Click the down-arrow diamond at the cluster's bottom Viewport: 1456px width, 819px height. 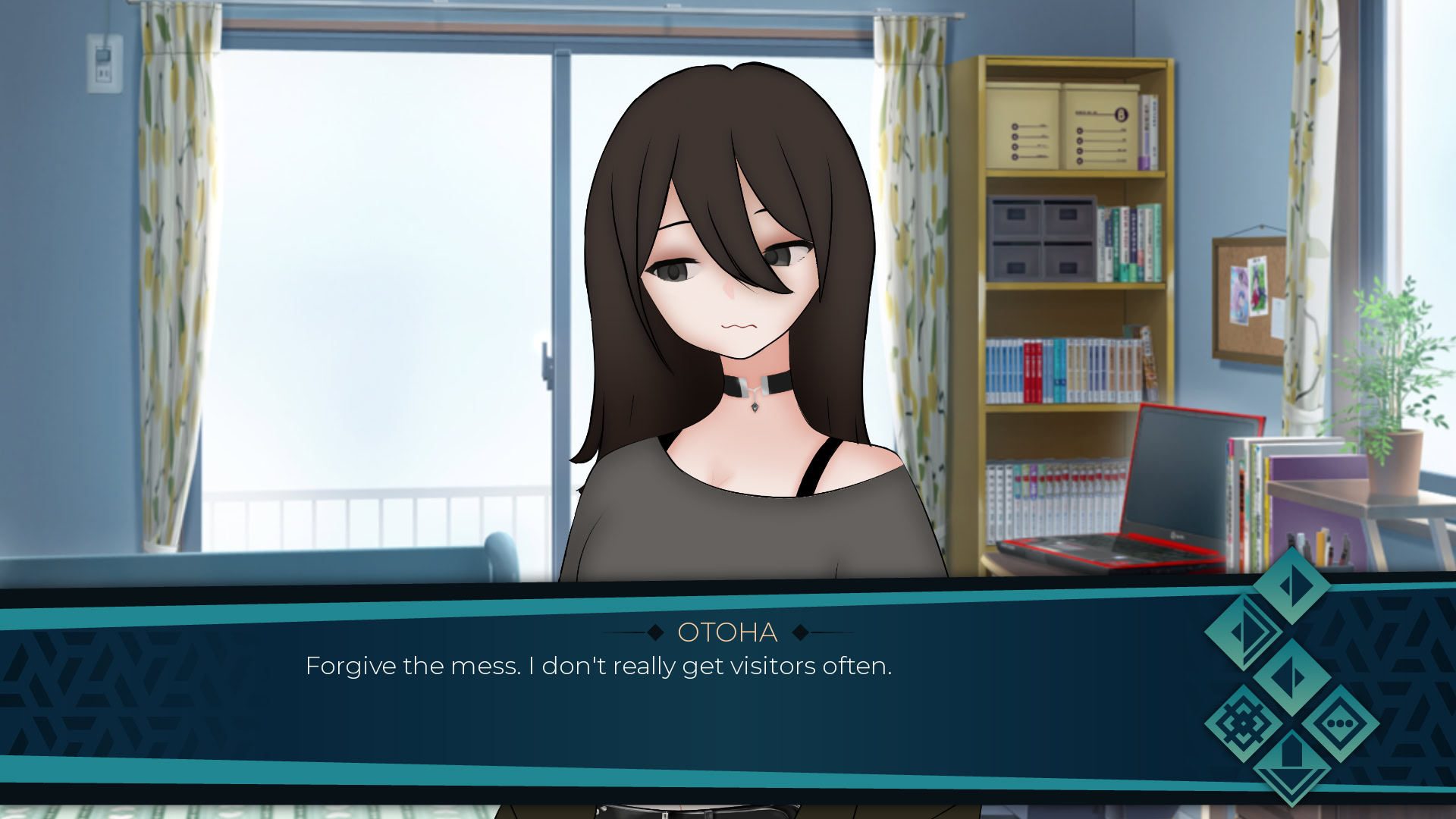pyautogui.click(x=1291, y=767)
